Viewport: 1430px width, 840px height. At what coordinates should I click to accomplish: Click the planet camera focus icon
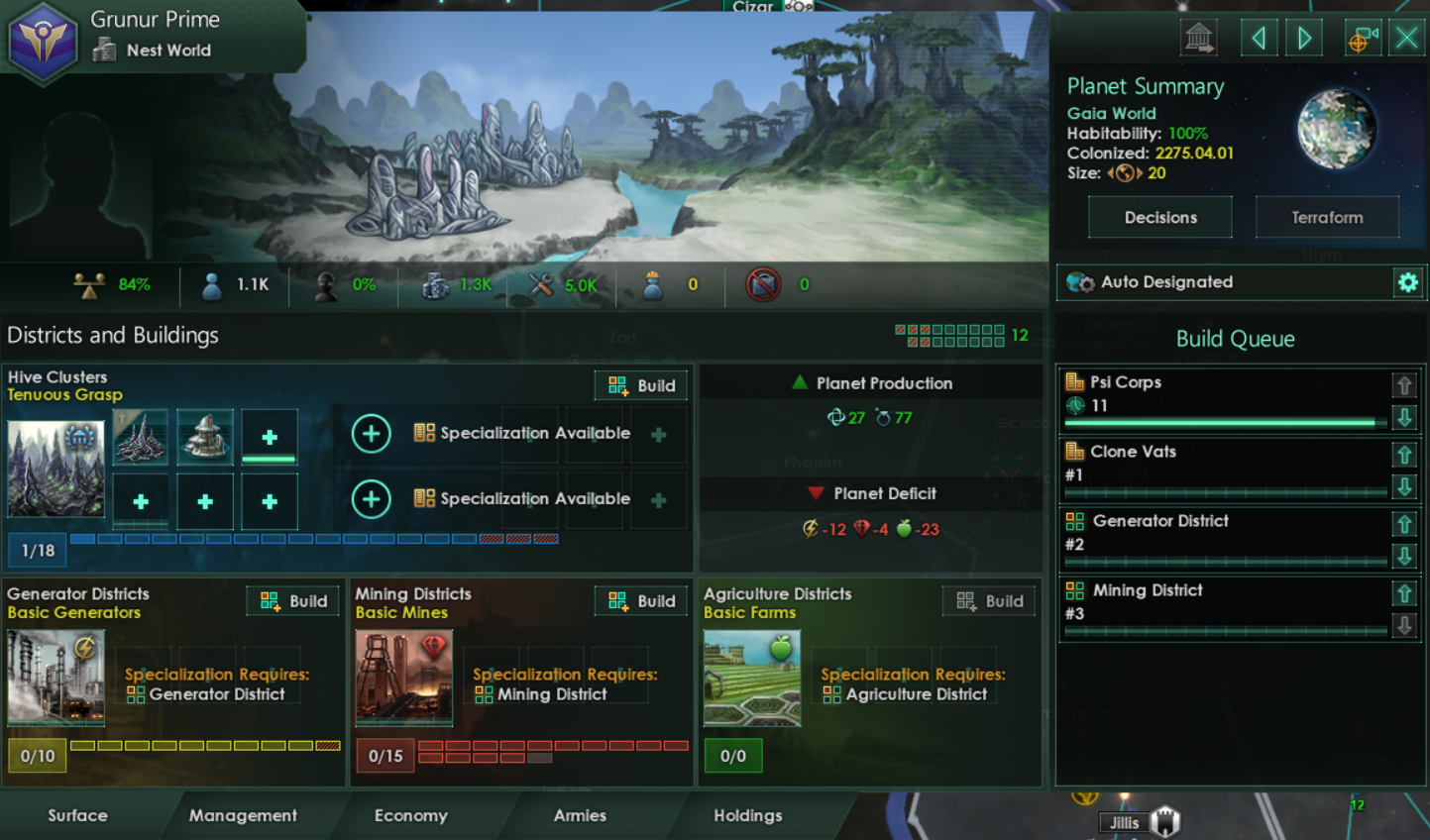coord(1363,37)
